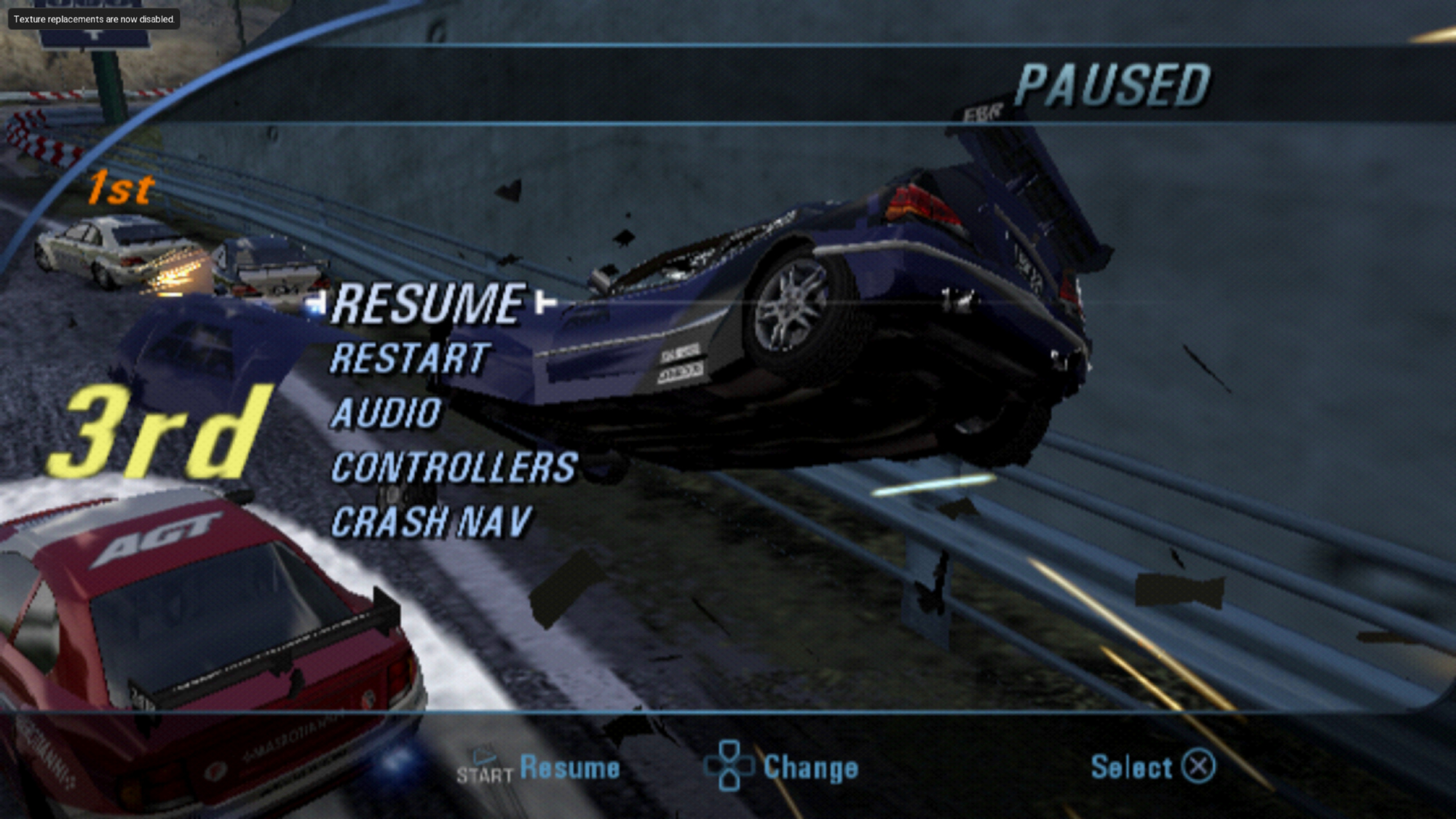Select Resume in the pause menu
This screenshot has height=819, width=1456.
[428, 304]
